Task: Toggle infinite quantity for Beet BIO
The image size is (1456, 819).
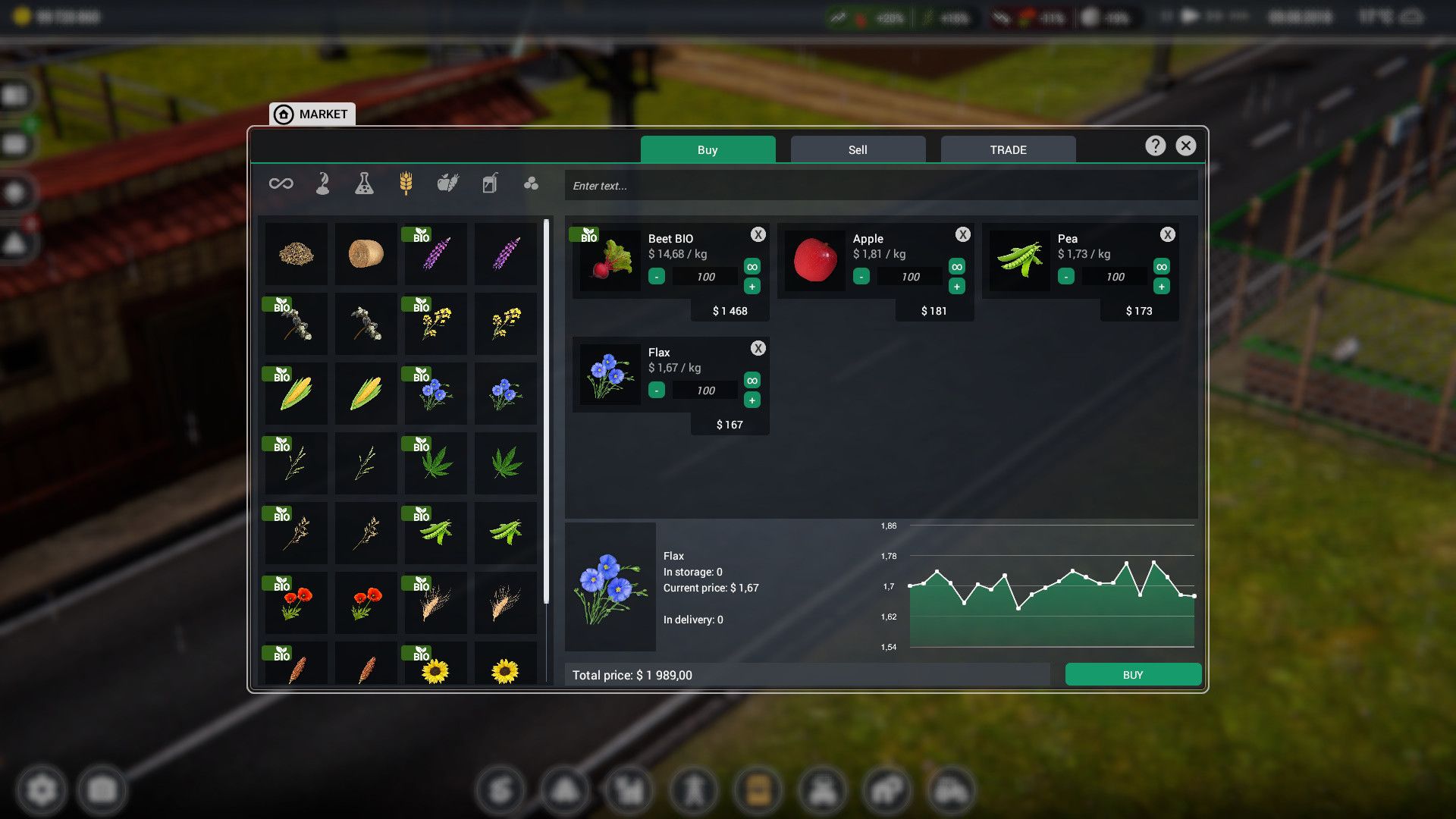Action: pos(752,267)
